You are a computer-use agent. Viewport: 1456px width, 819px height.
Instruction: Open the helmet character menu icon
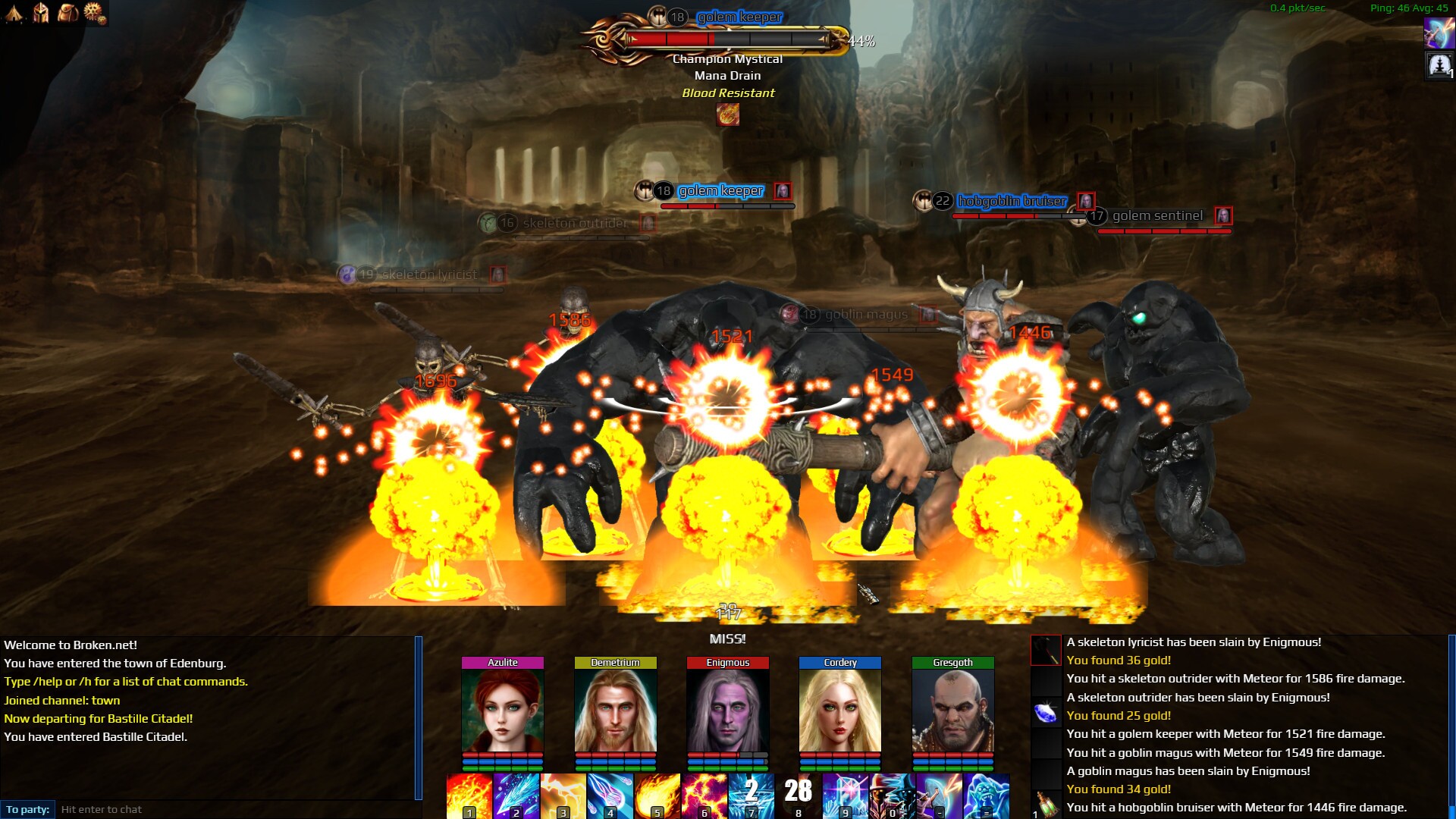41,13
